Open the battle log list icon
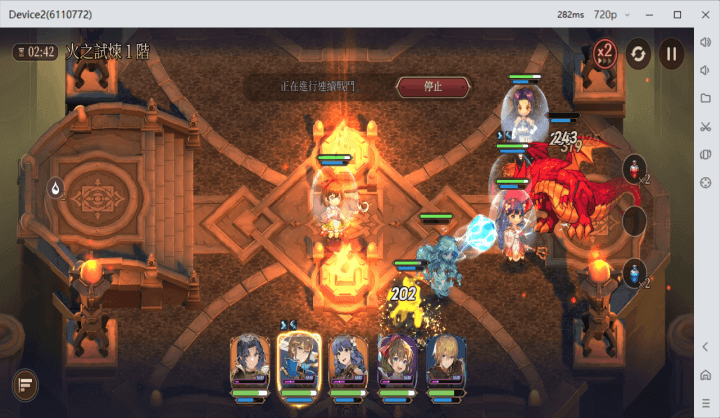The height and width of the screenshot is (418, 720). pos(25,383)
